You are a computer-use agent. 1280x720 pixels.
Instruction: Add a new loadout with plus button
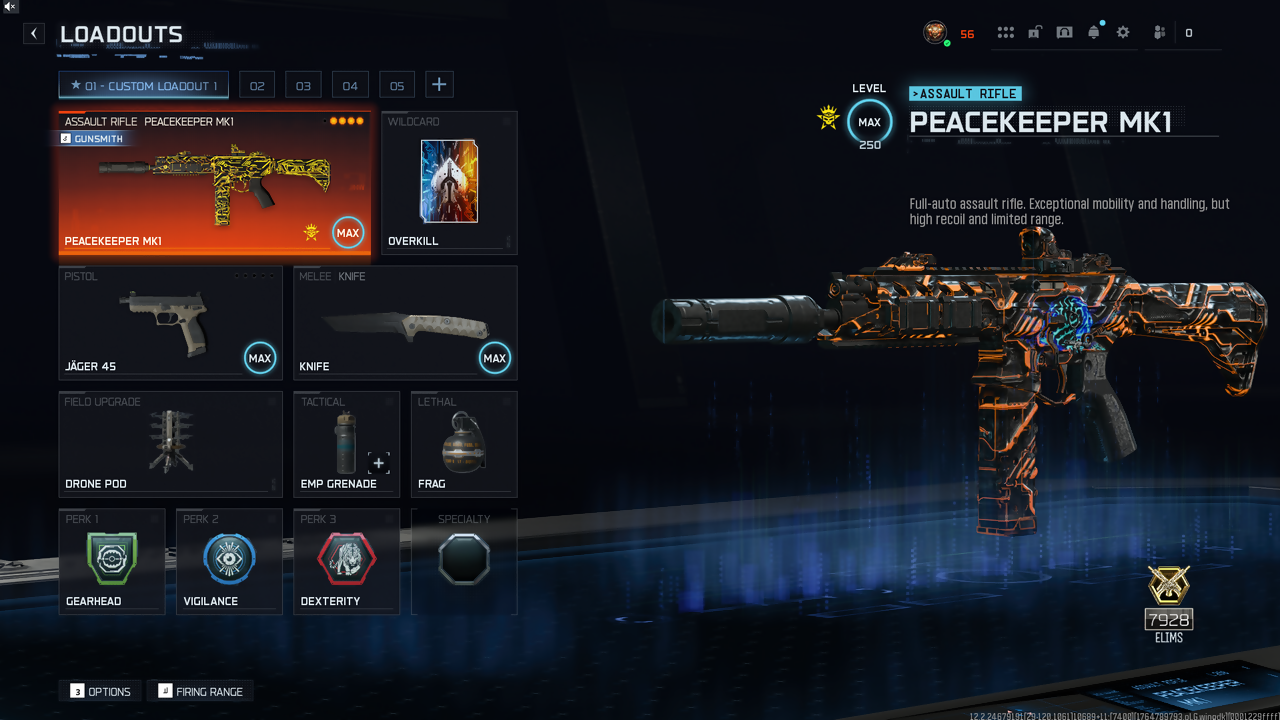[x=439, y=85]
